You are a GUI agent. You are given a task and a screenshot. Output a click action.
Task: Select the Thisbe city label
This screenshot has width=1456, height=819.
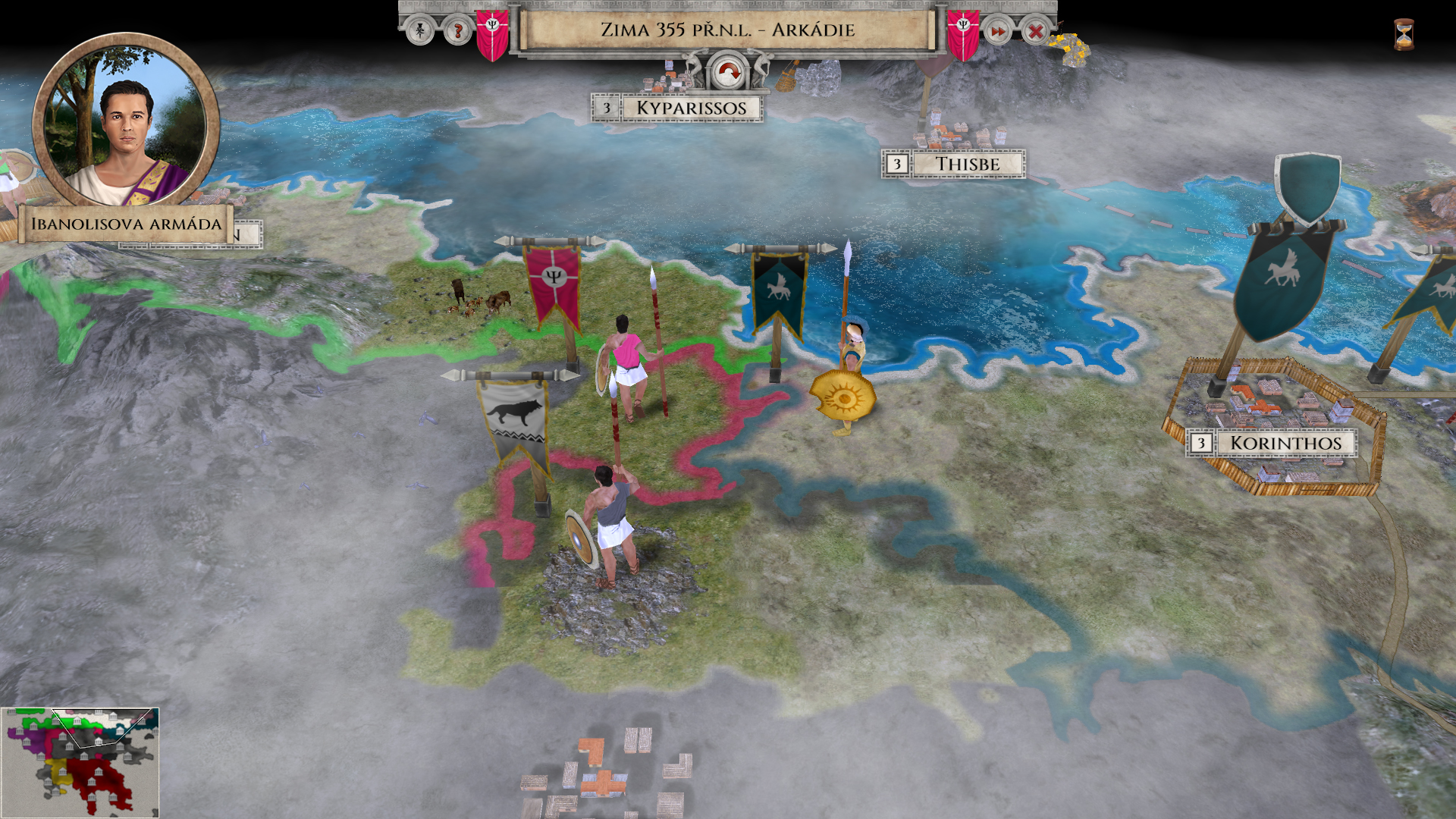967,164
